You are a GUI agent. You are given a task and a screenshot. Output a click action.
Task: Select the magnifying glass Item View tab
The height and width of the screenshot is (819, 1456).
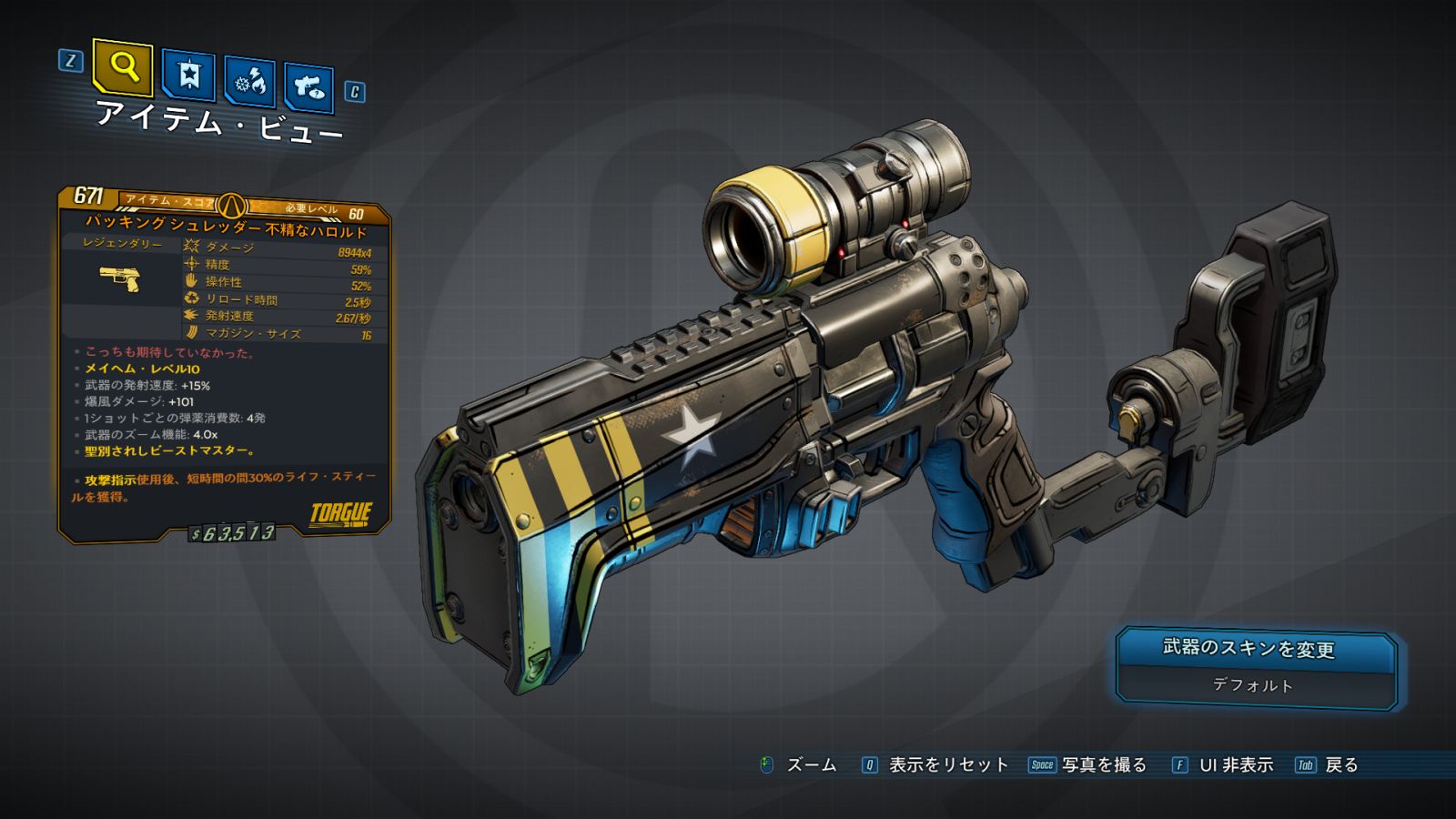point(123,66)
